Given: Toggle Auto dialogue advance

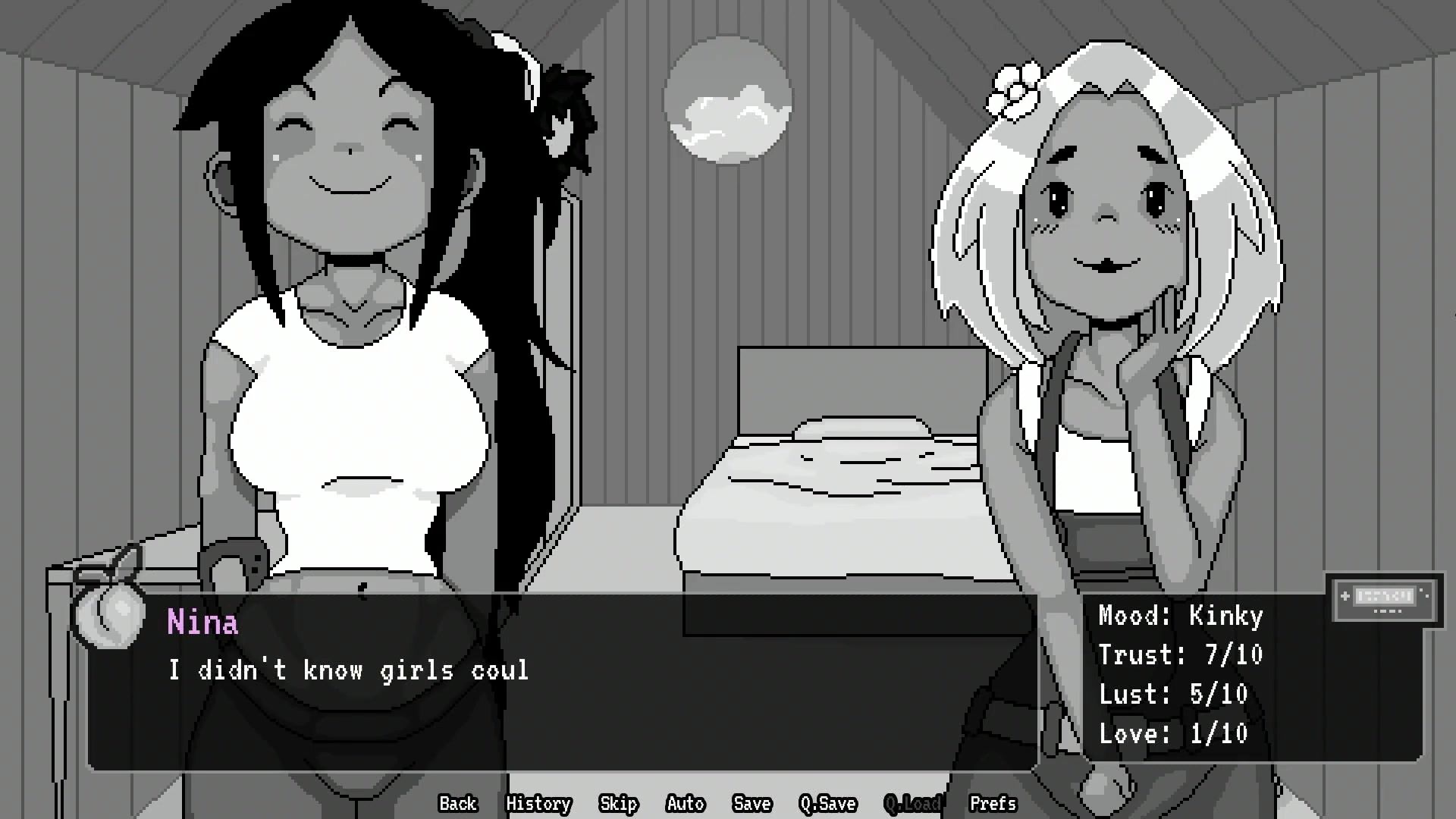Looking at the screenshot, I should 685,803.
